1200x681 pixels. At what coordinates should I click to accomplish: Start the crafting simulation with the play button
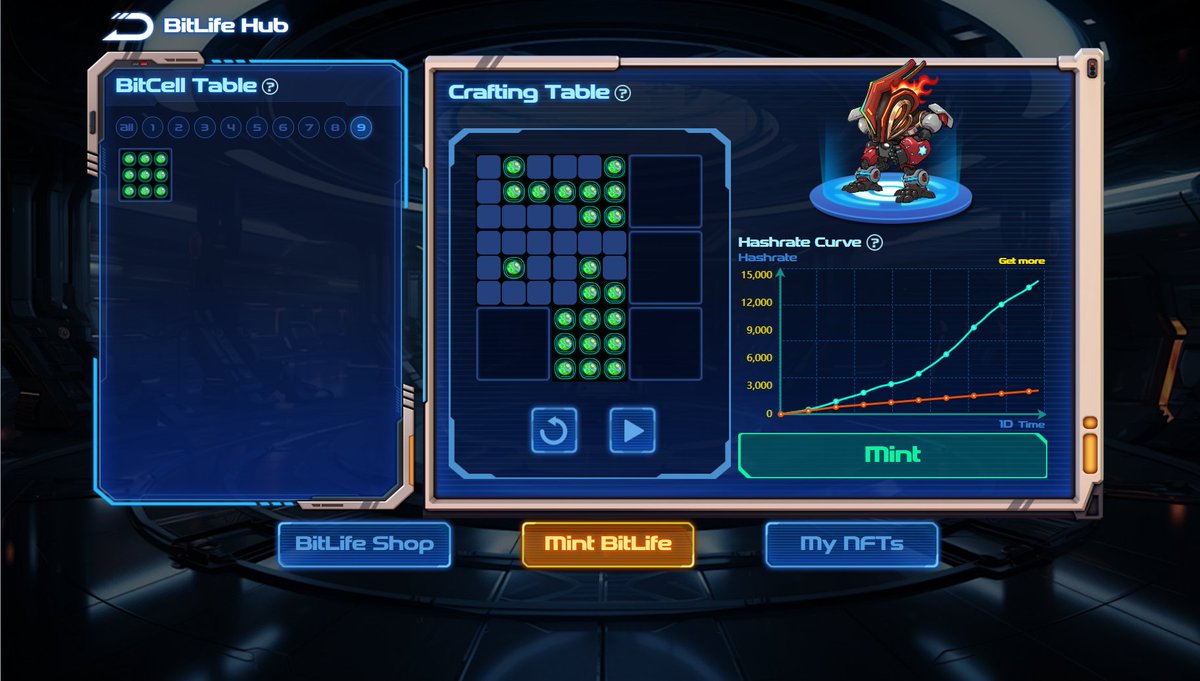click(x=632, y=430)
